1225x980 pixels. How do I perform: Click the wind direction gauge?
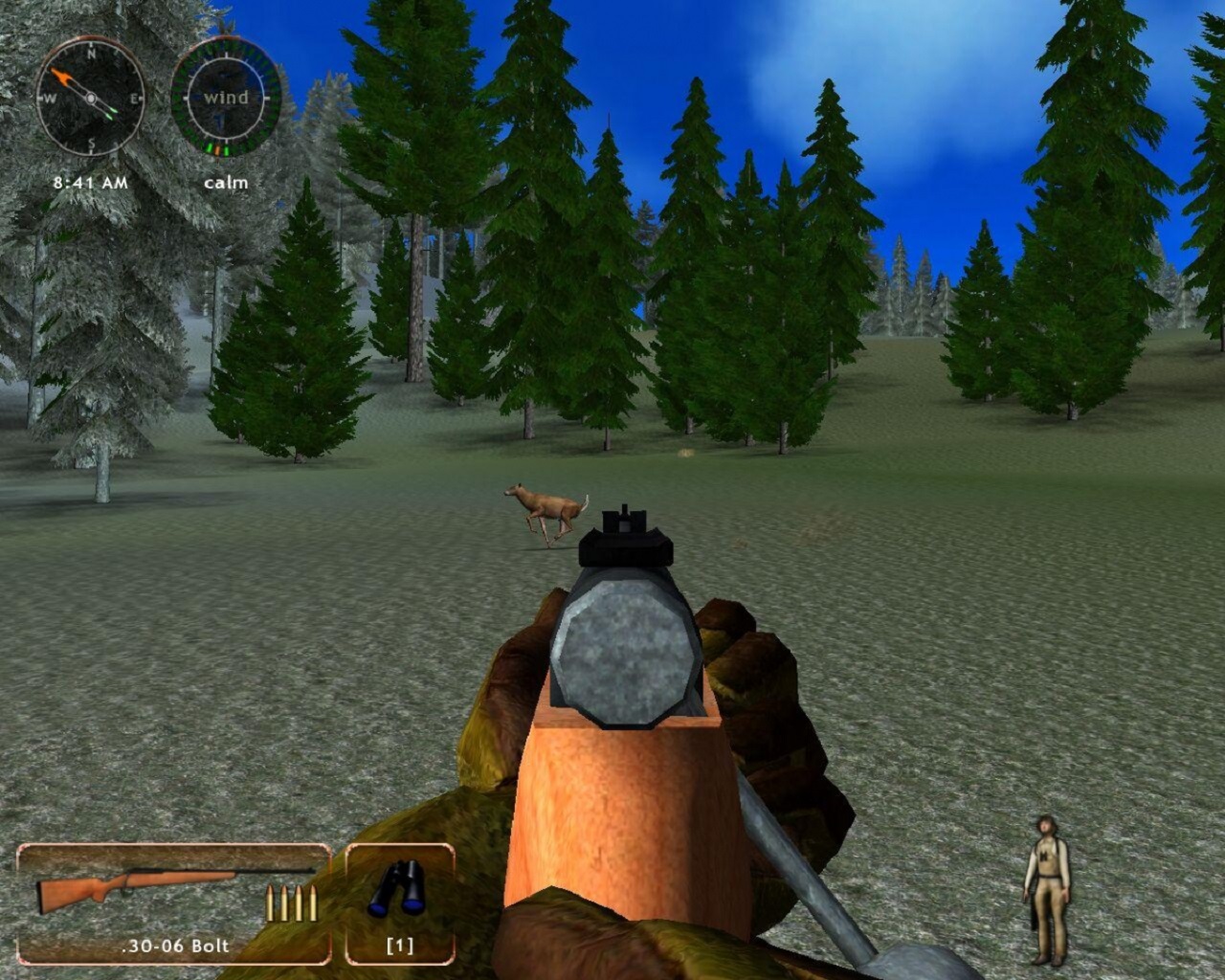point(226,97)
